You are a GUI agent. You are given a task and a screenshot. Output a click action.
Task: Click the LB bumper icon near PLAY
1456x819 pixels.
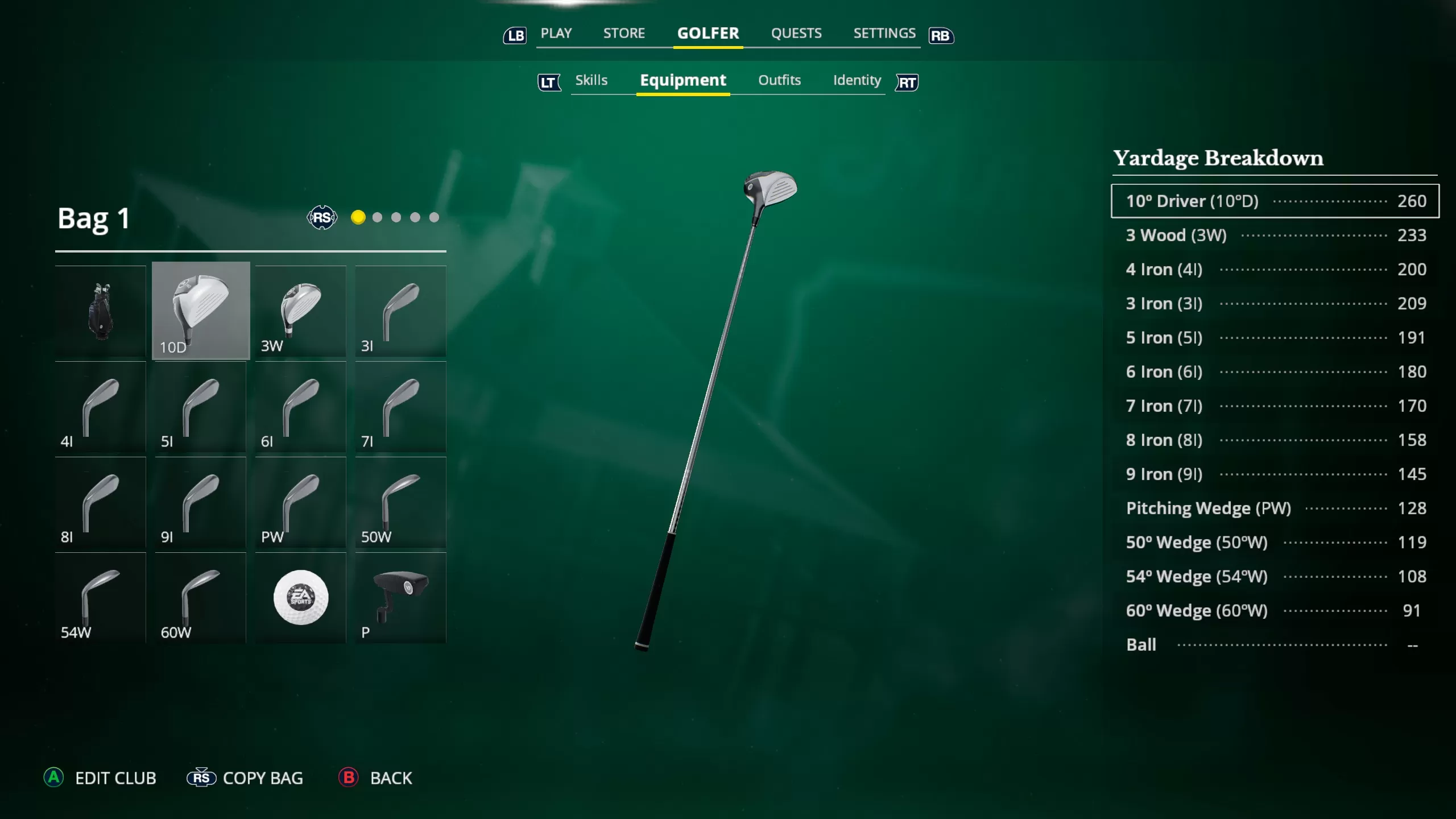[515, 35]
